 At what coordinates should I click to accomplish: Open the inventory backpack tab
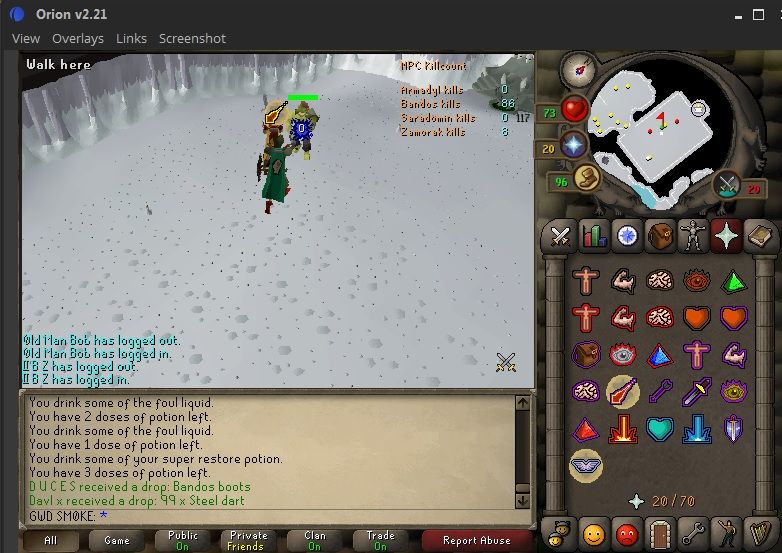[x=659, y=236]
